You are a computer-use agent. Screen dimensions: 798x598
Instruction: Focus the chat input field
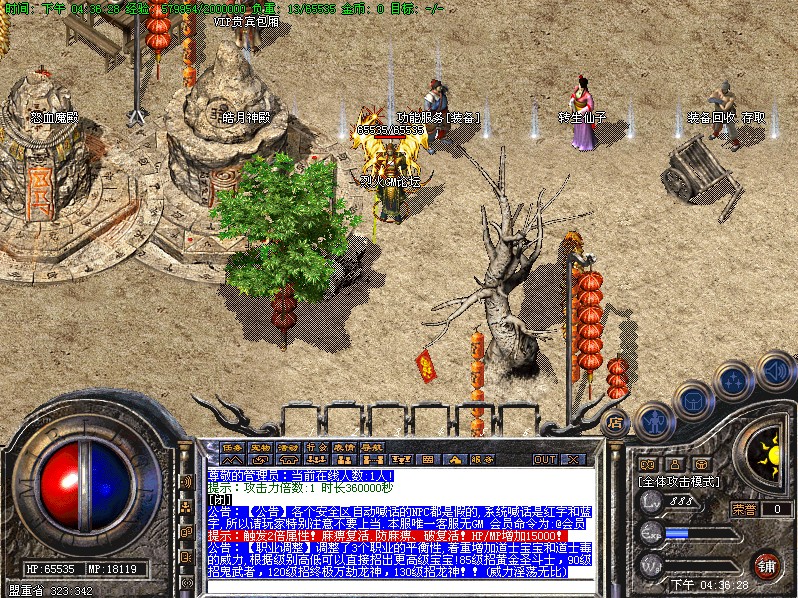point(400,585)
